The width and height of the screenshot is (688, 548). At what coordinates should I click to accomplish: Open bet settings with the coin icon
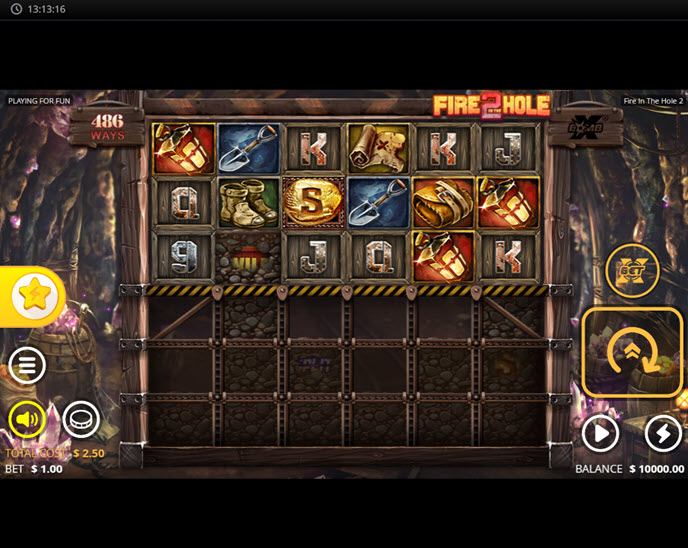pyautogui.click(x=81, y=420)
